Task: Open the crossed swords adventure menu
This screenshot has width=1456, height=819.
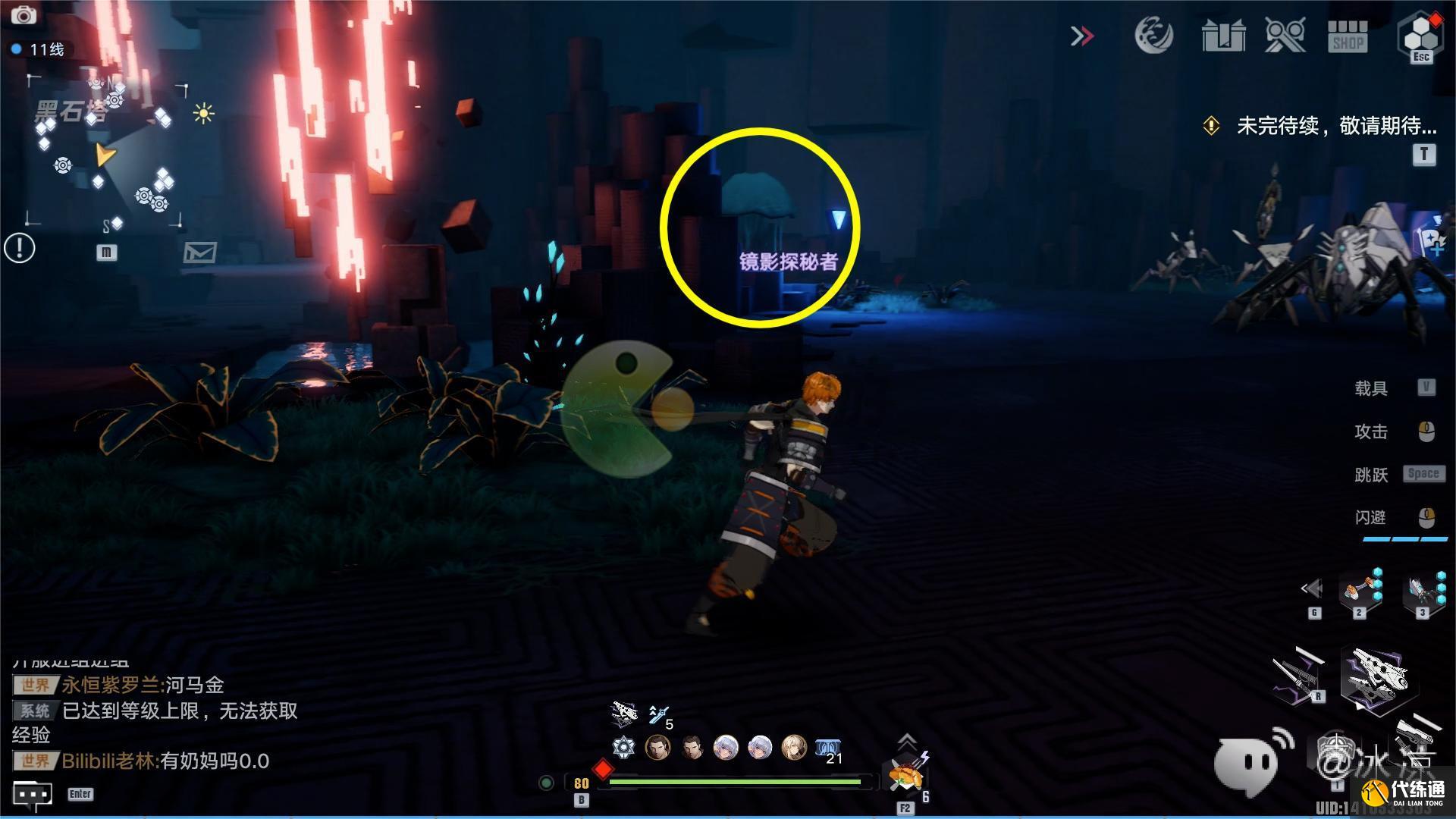Action: click(1285, 36)
